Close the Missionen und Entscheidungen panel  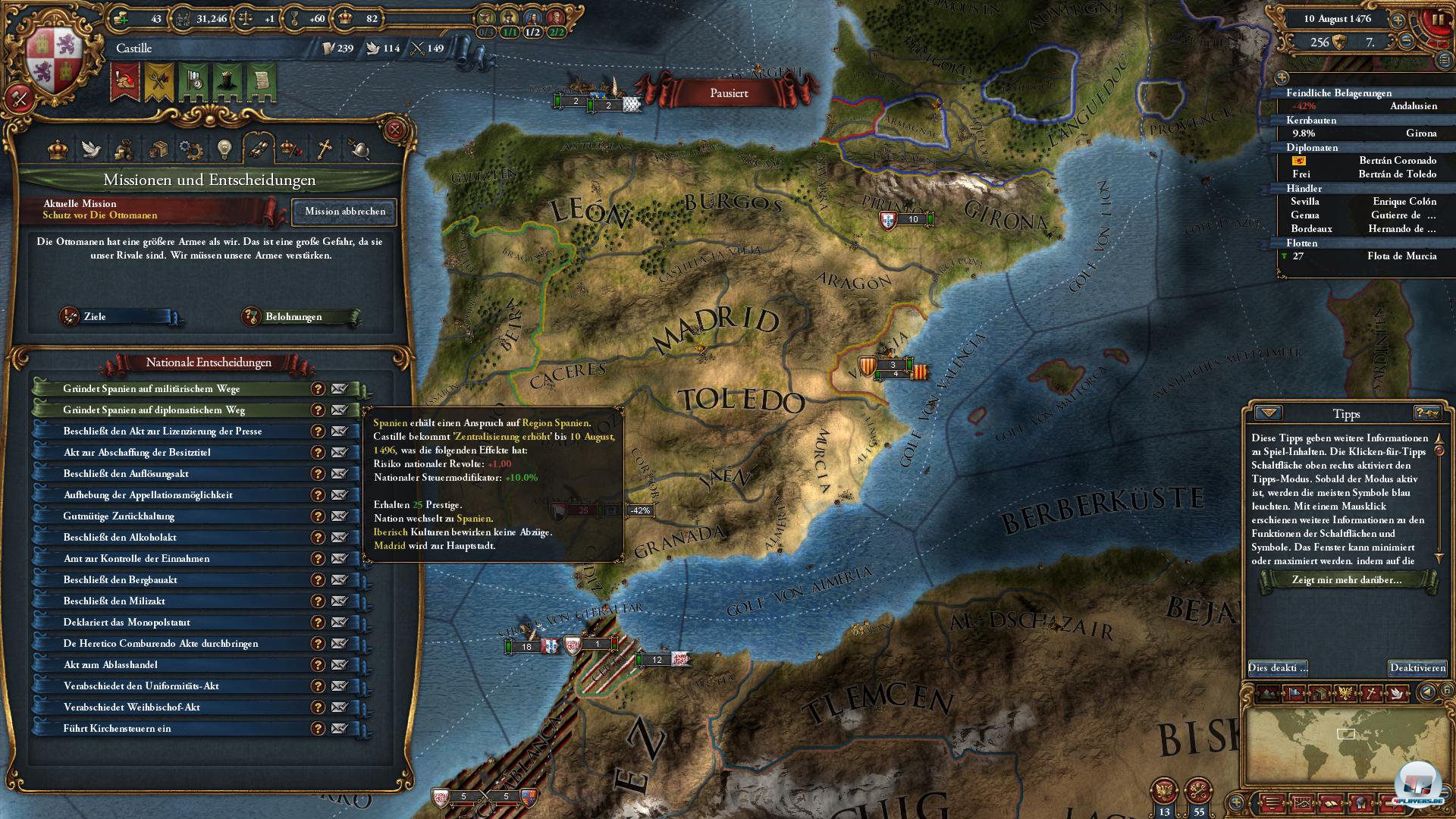[394, 130]
